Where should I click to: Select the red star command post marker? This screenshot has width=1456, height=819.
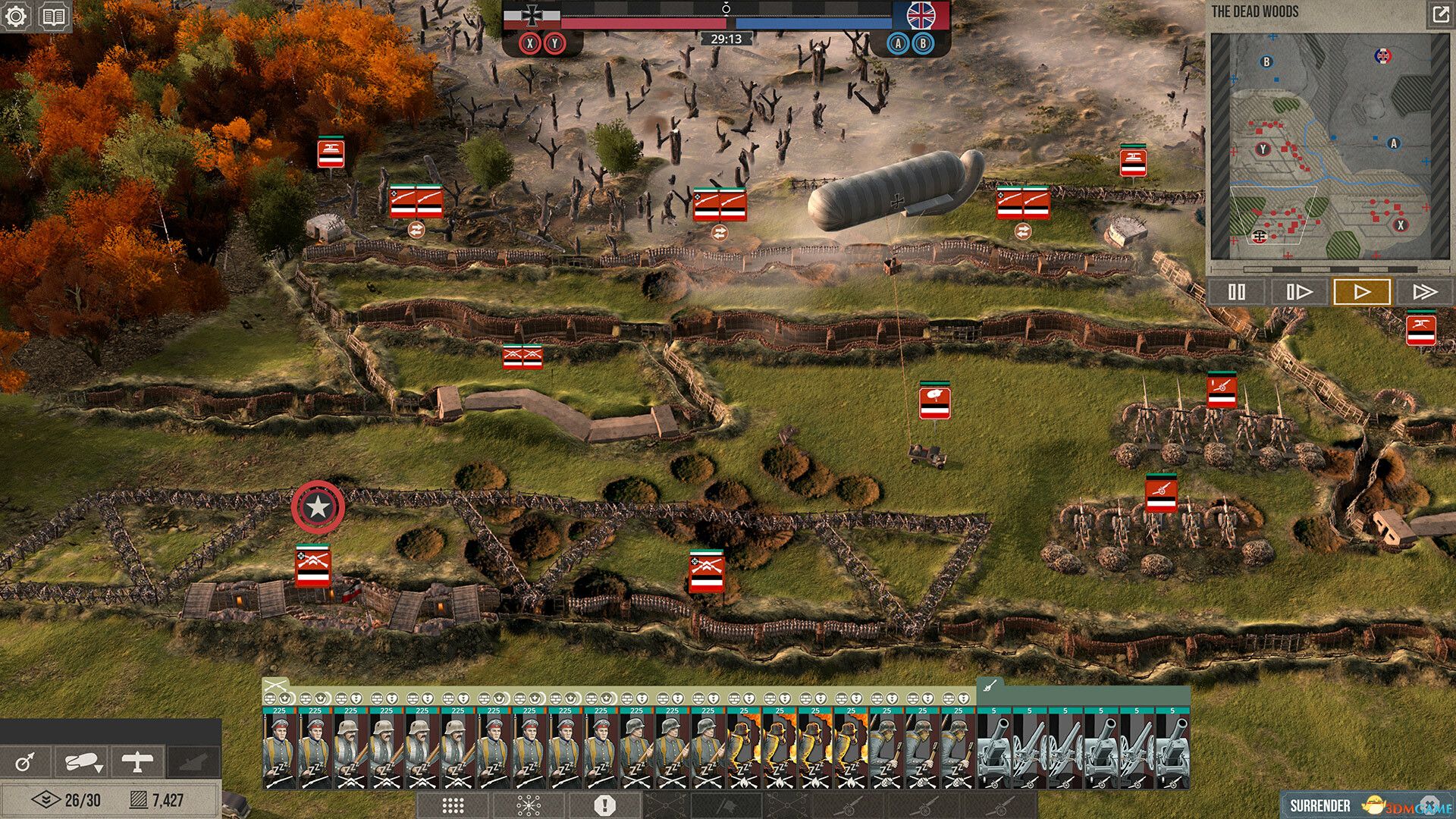tap(318, 507)
